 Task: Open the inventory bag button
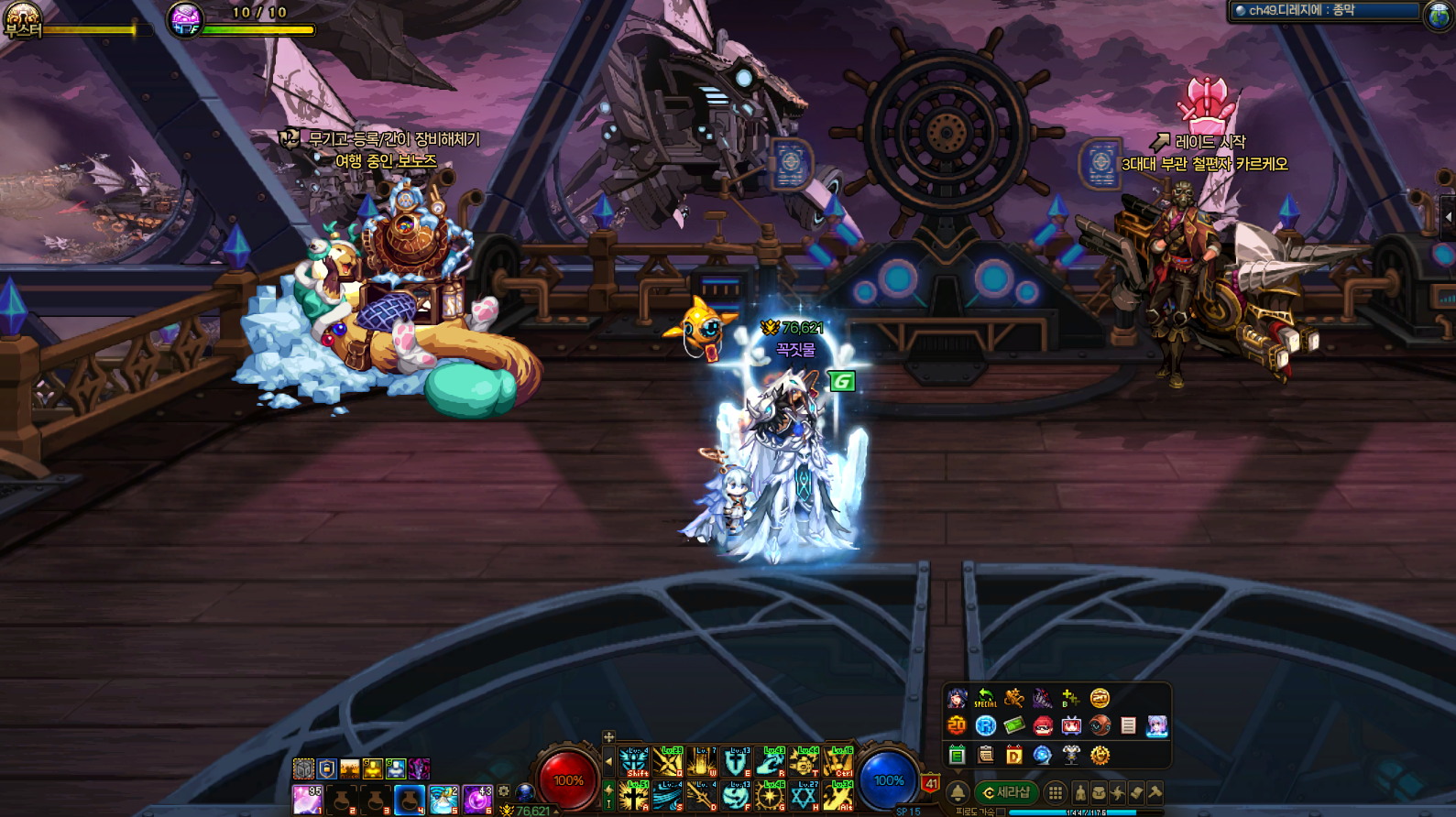tap(1099, 793)
